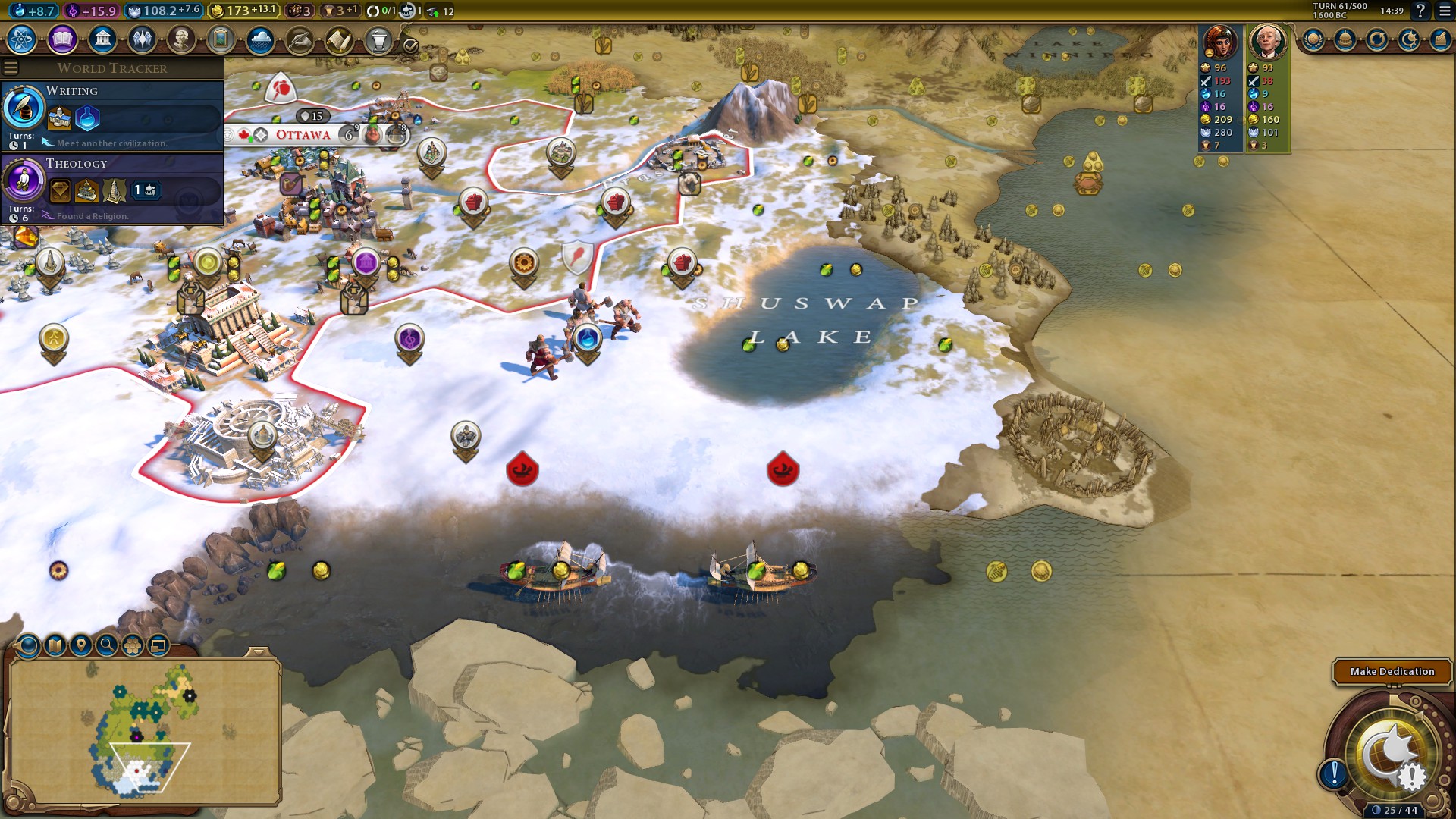Open the Great People bust icon
This screenshot has width=1456, height=819.
[x=181, y=39]
